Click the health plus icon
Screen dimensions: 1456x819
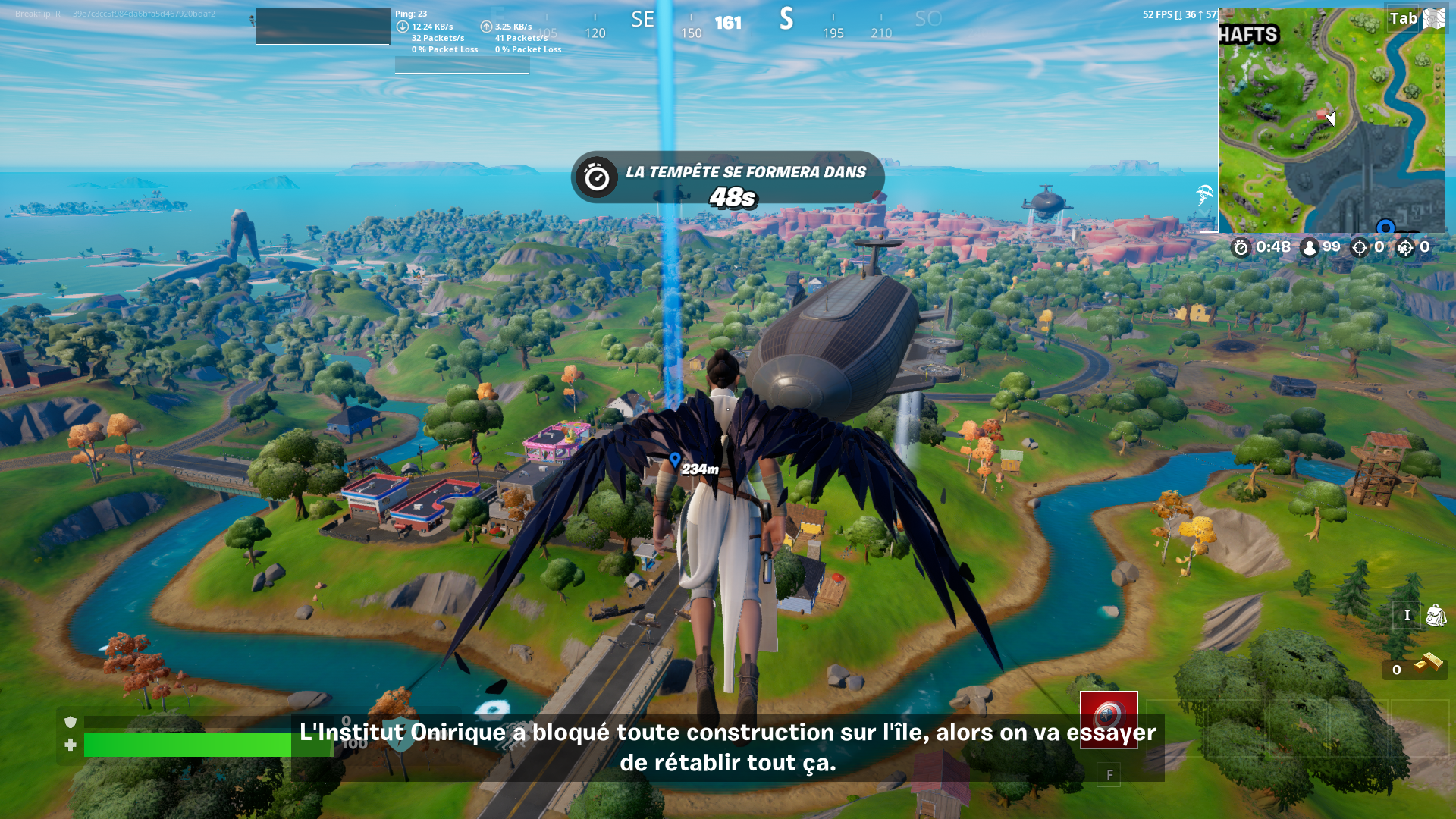(x=70, y=745)
